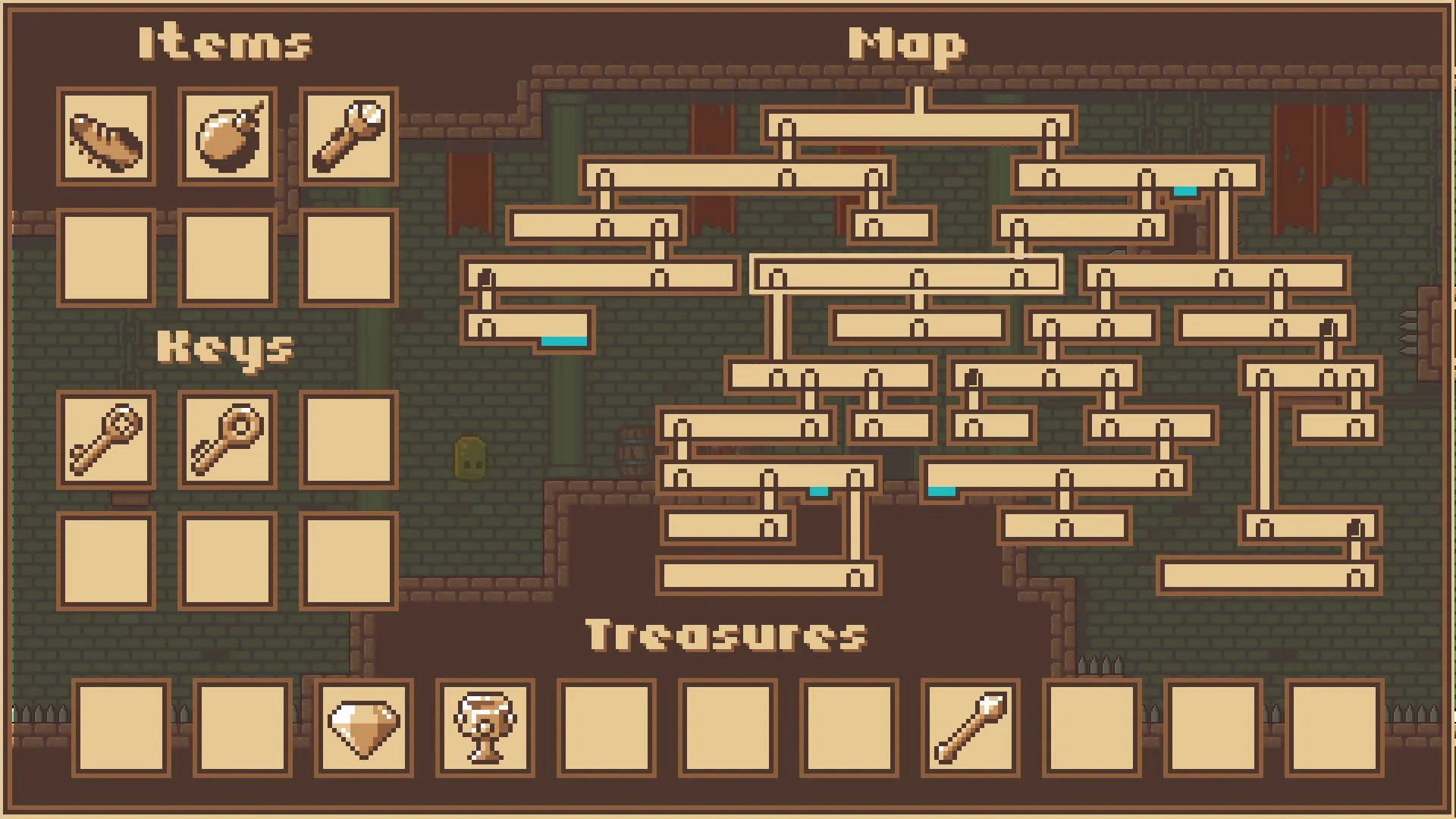Click the cyan water bar below the center map platform
The image size is (1456, 819).
(x=818, y=491)
